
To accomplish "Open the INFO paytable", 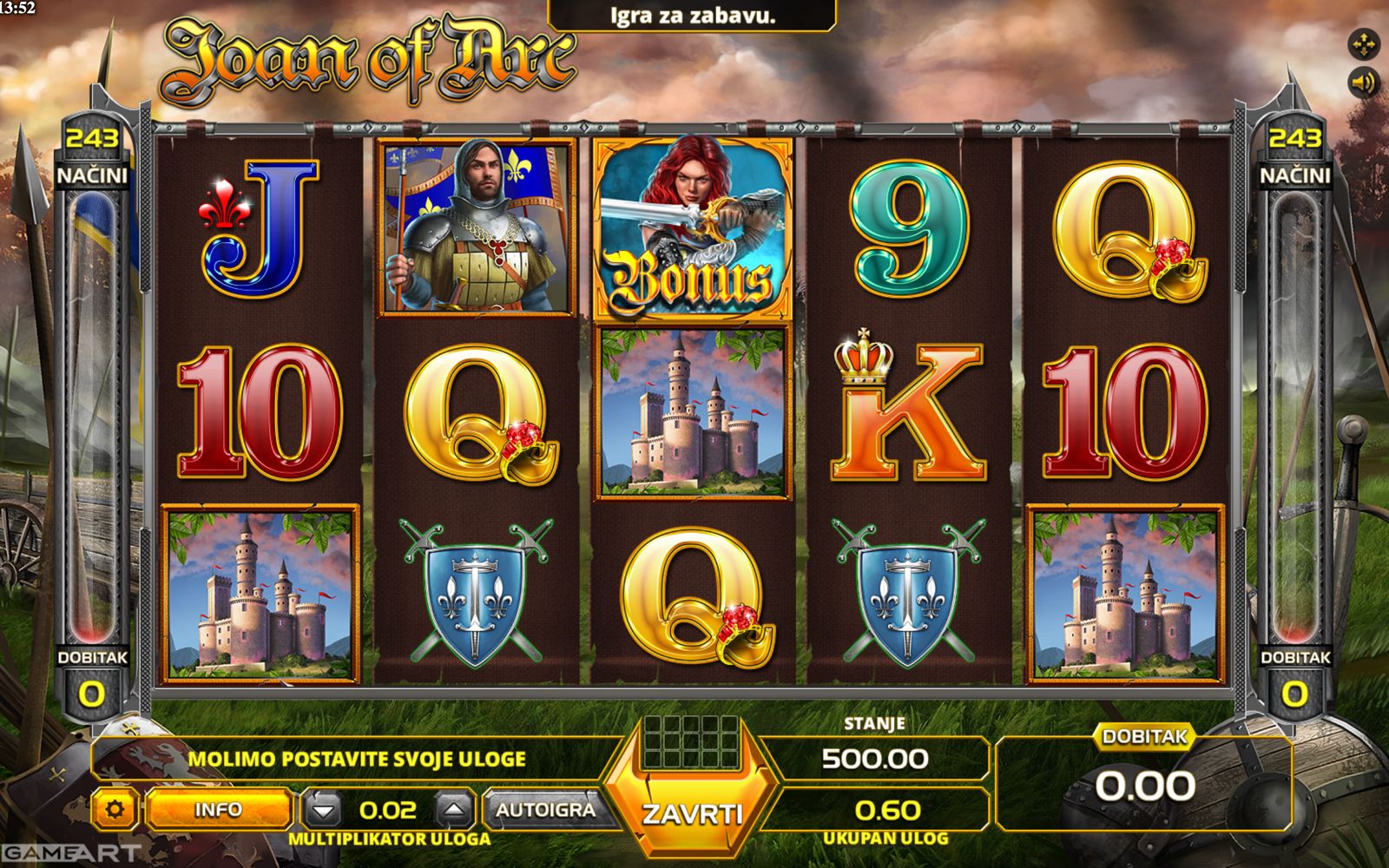I will point(218,810).
